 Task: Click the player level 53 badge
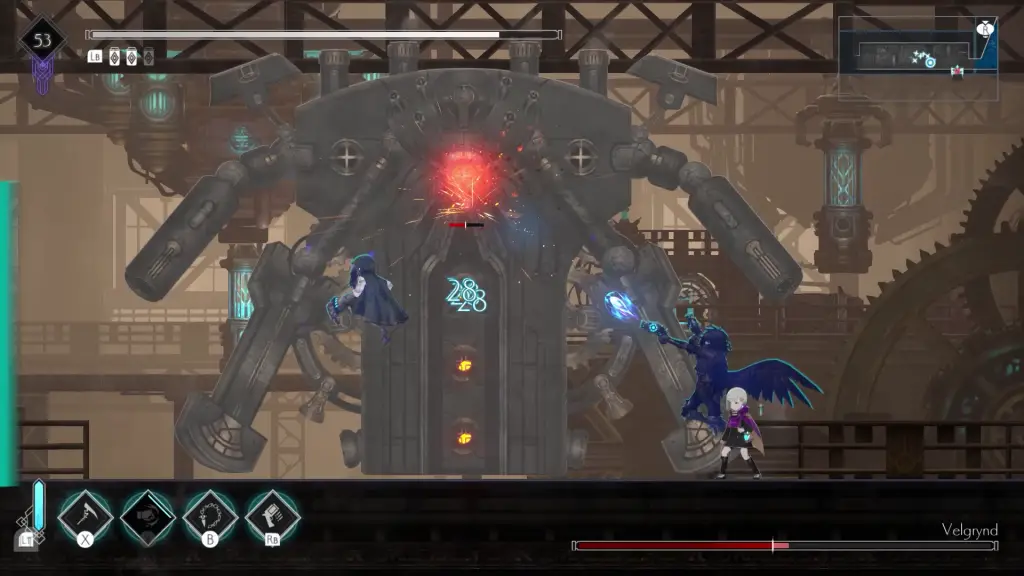[42, 42]
